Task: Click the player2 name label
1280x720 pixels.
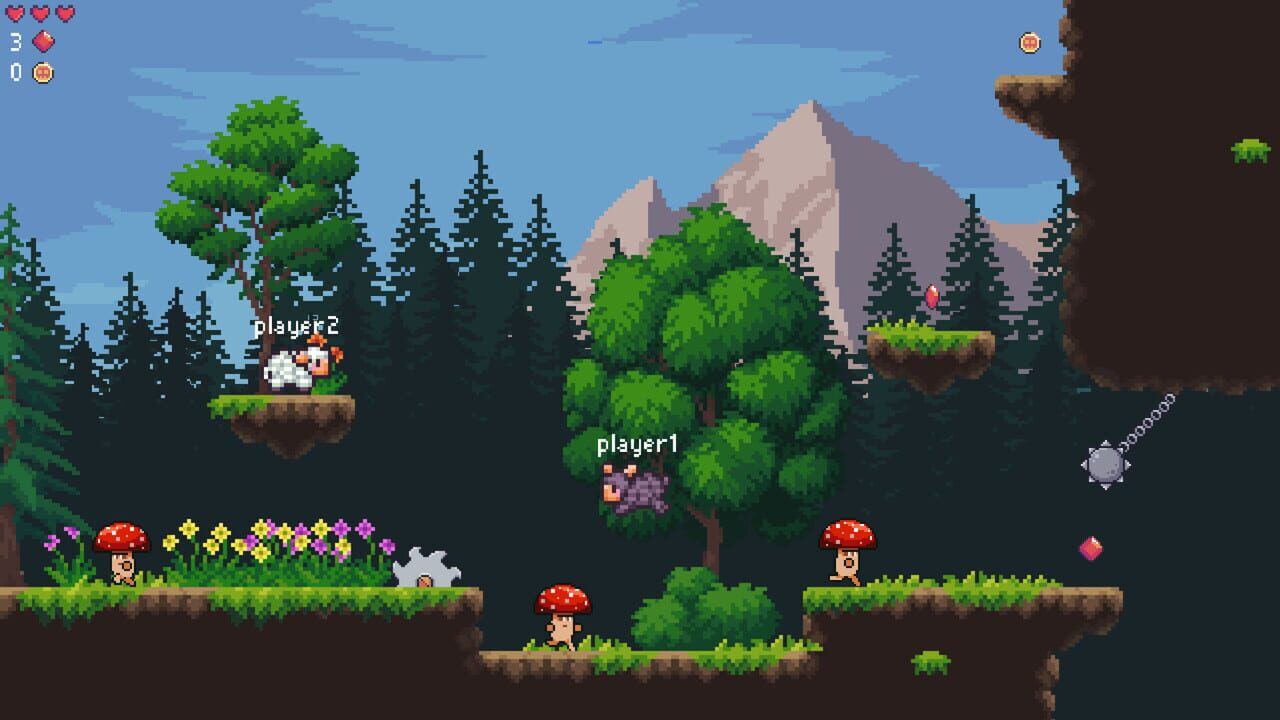Action: (295, 325)
